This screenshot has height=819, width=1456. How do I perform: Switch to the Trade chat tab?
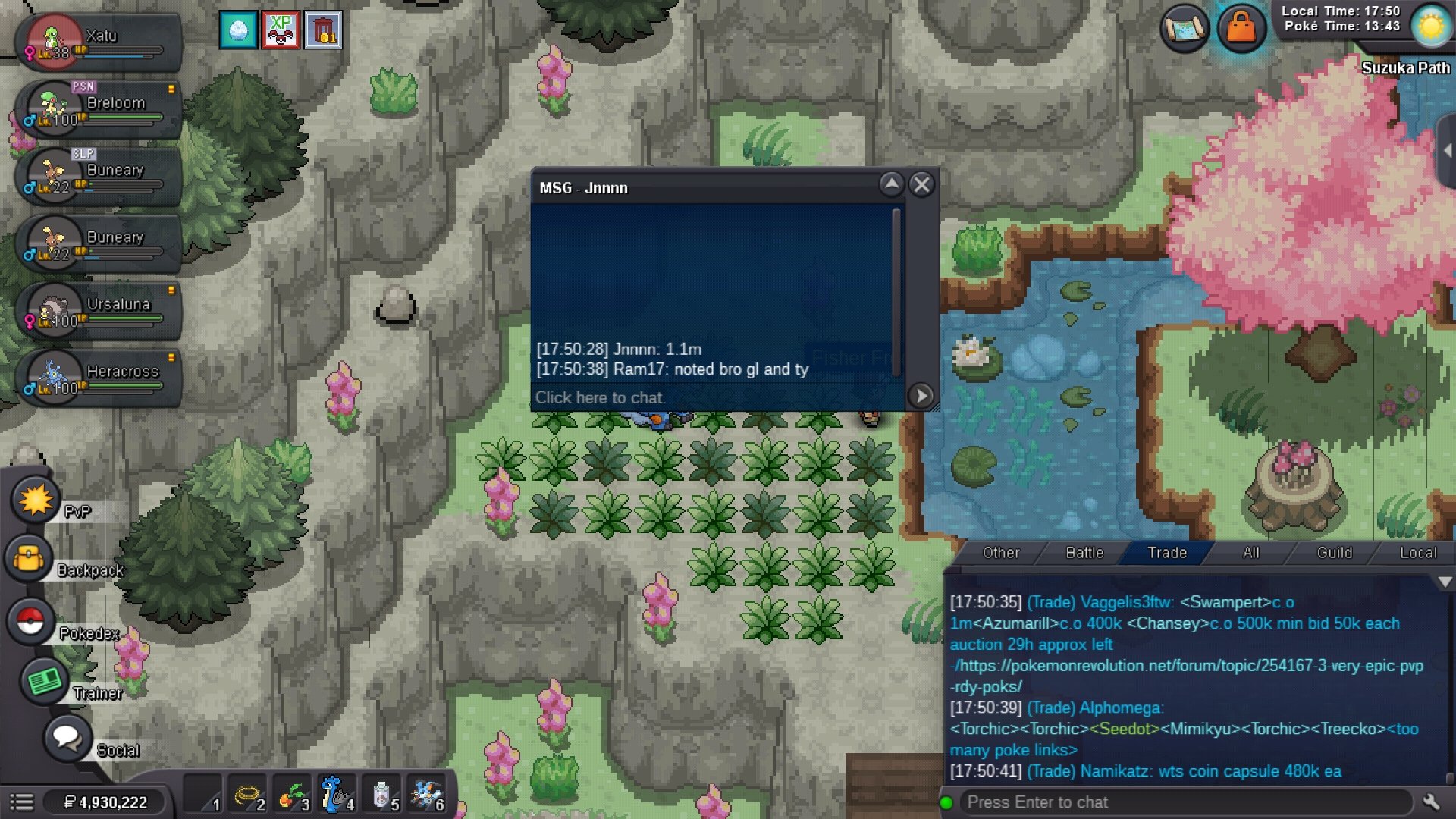[x=1166, y=553]
